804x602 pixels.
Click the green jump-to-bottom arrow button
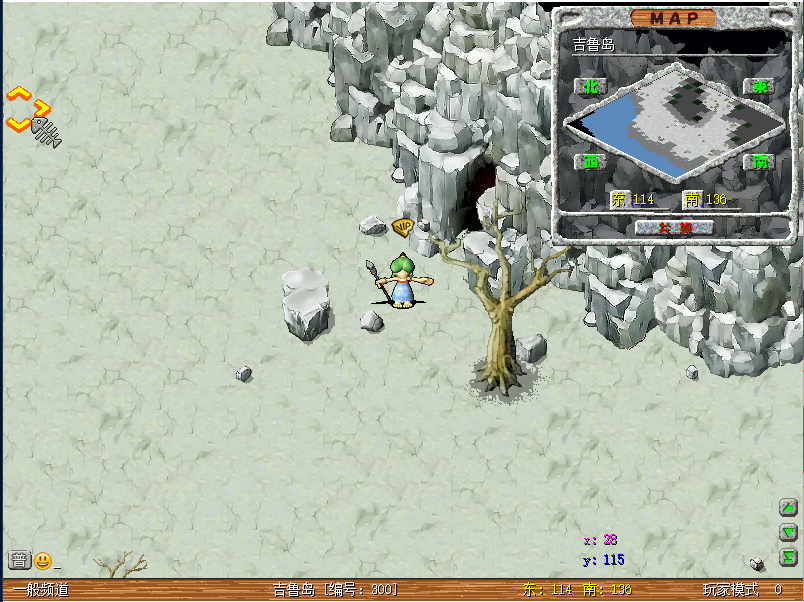[x=788, y=557]
